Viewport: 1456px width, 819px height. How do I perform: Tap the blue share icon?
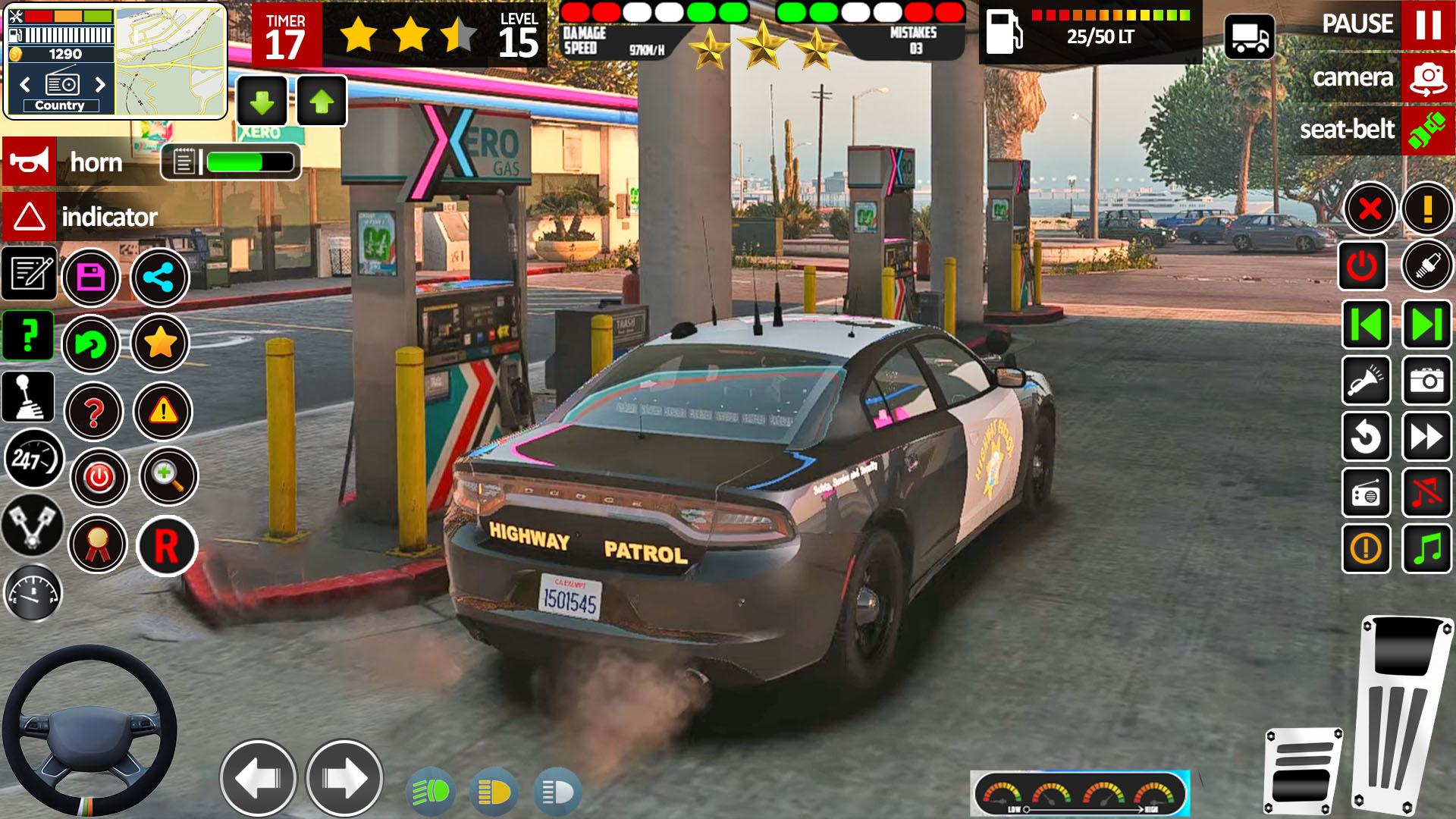click(x=159, y=278)
